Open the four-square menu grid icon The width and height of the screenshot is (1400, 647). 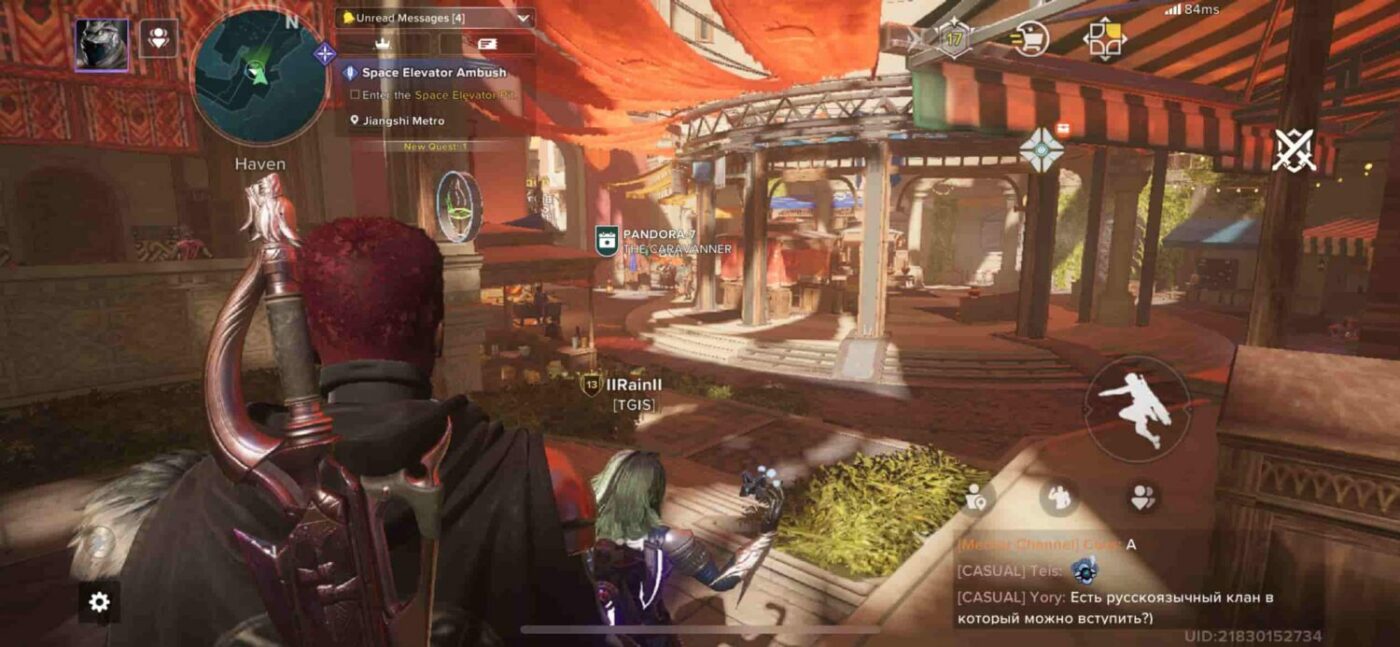click(1104, 39)
